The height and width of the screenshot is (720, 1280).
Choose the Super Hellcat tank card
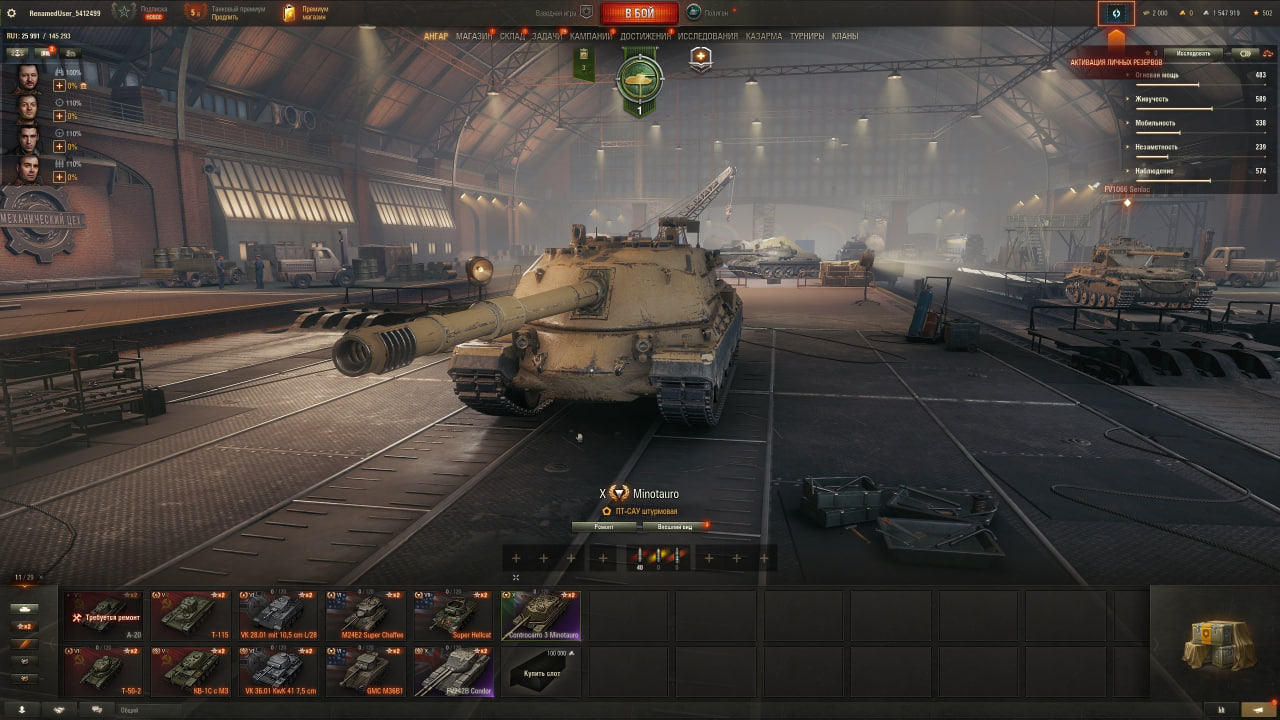(x=454, y=615)
